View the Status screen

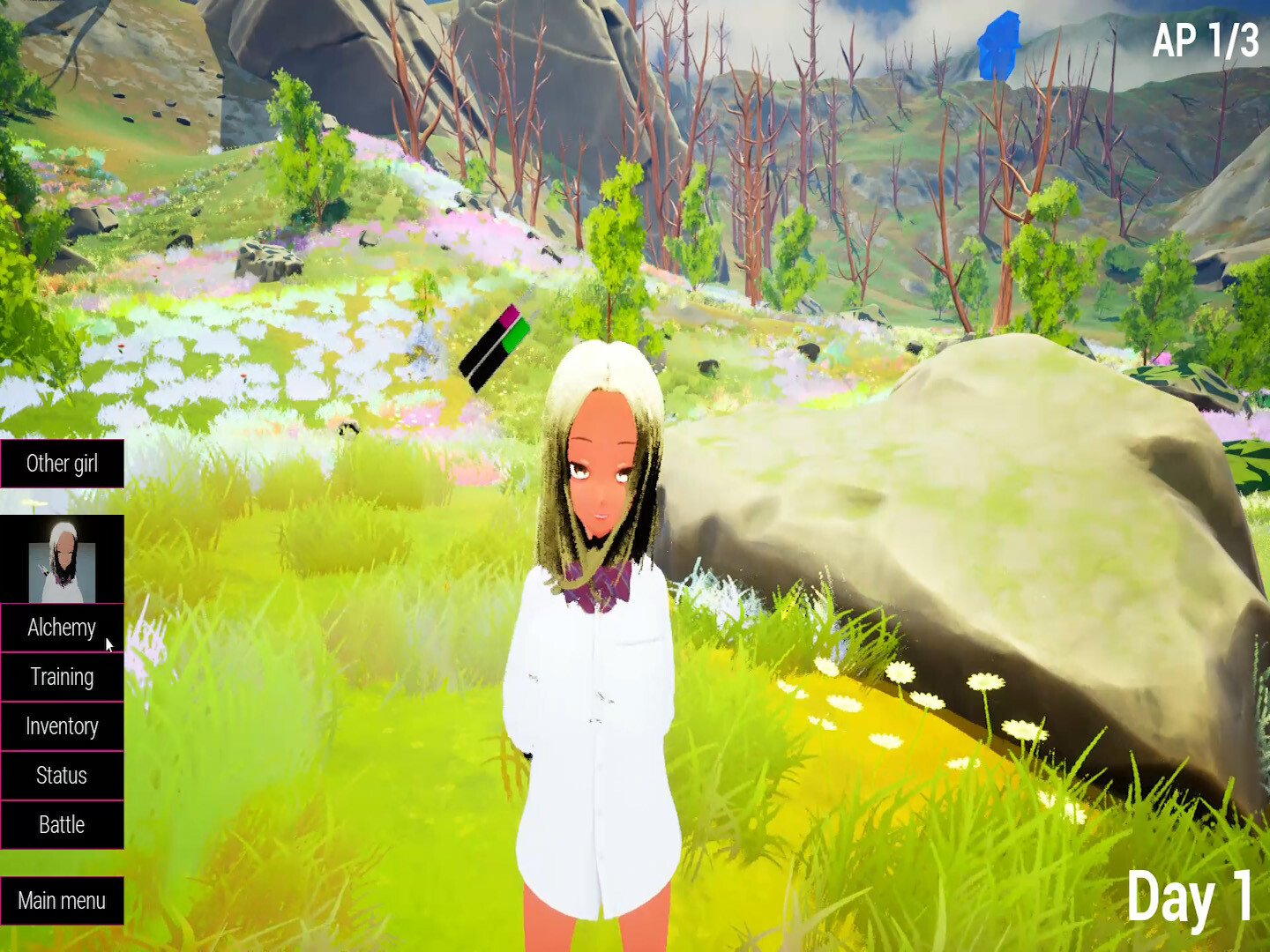(x=62, y=776)
